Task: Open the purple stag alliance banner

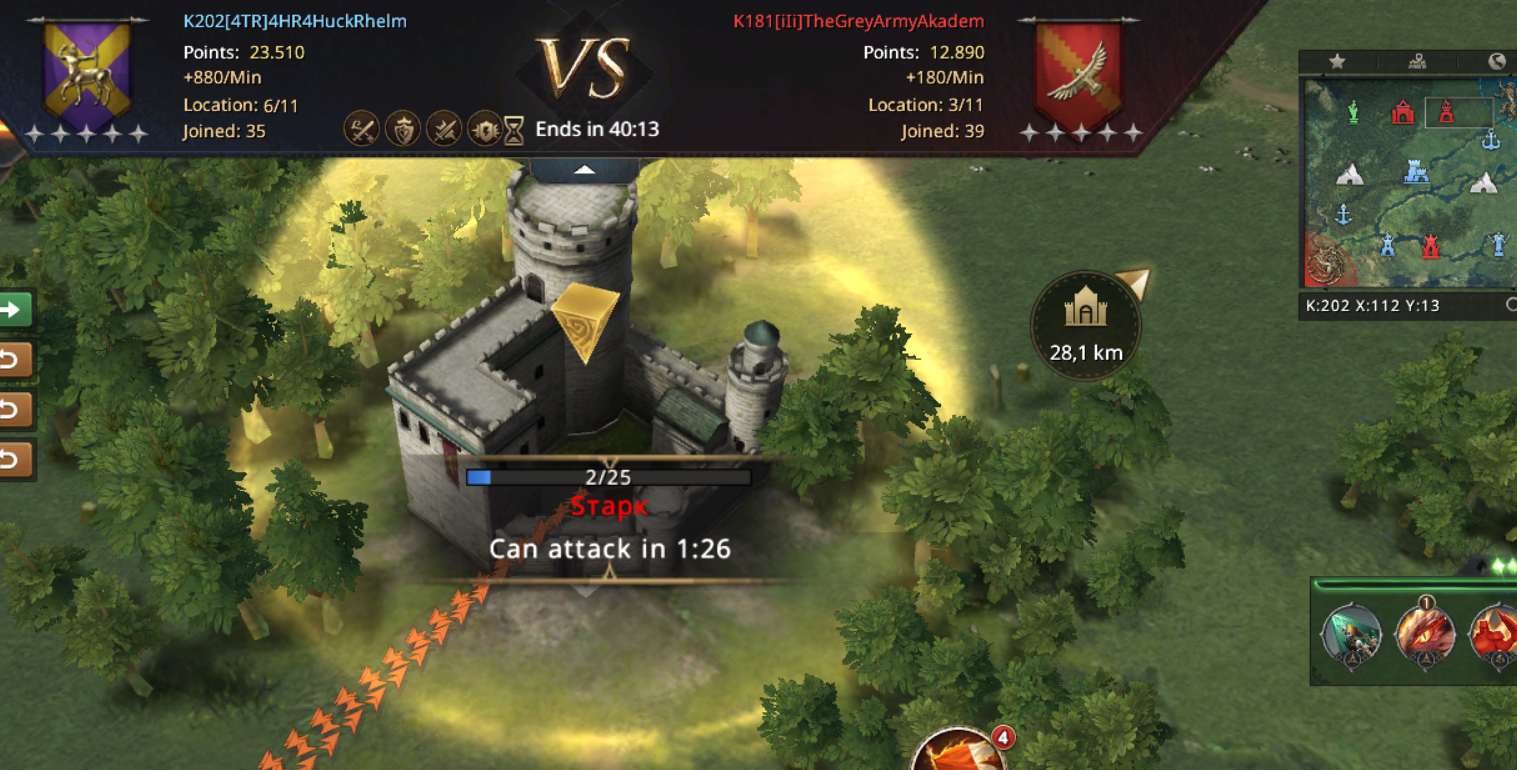Action: point(88,72)
